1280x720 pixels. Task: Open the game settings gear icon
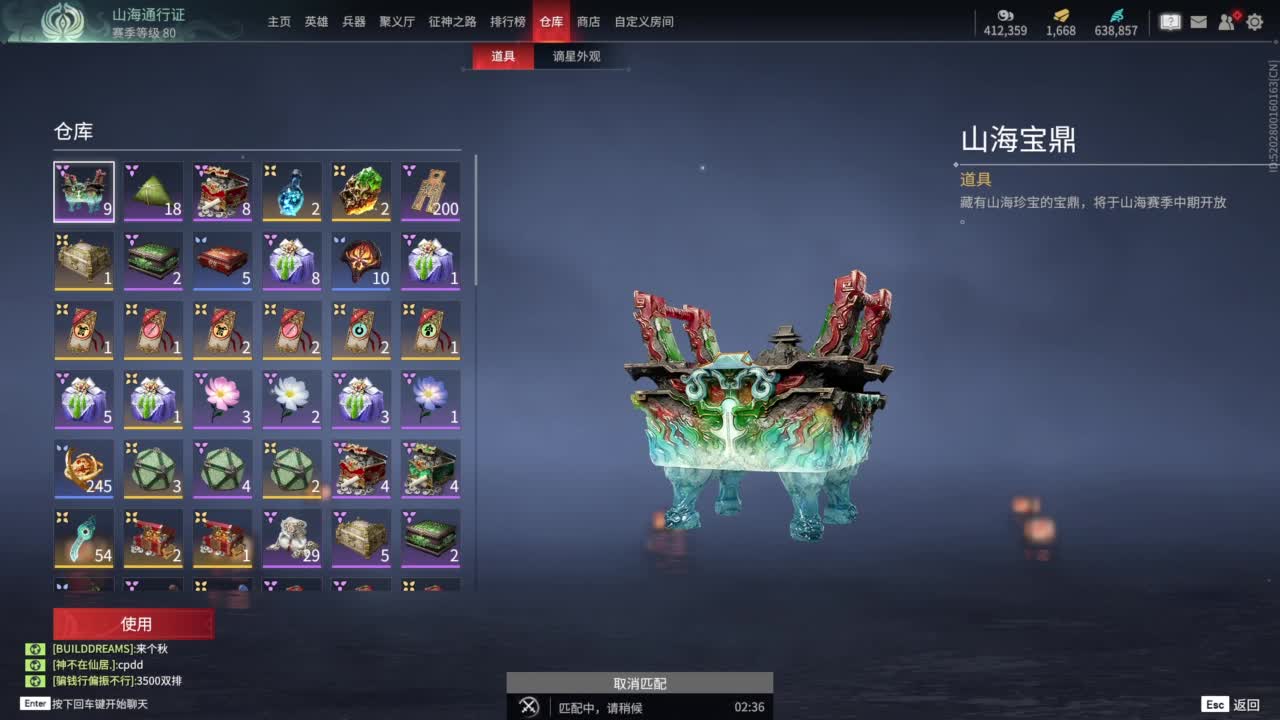tap(1253, 20)
